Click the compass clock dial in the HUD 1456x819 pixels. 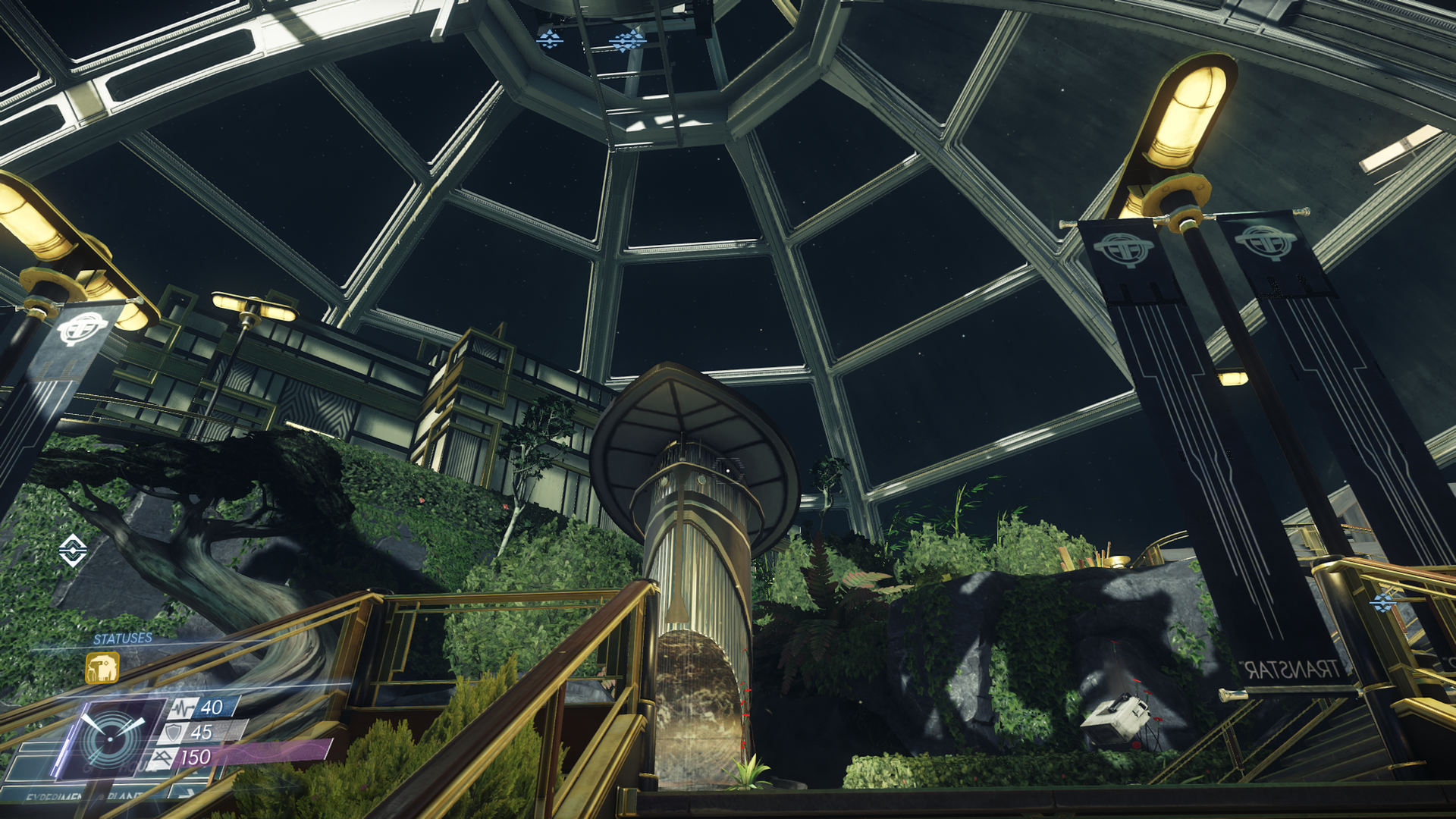click(109, 739)
